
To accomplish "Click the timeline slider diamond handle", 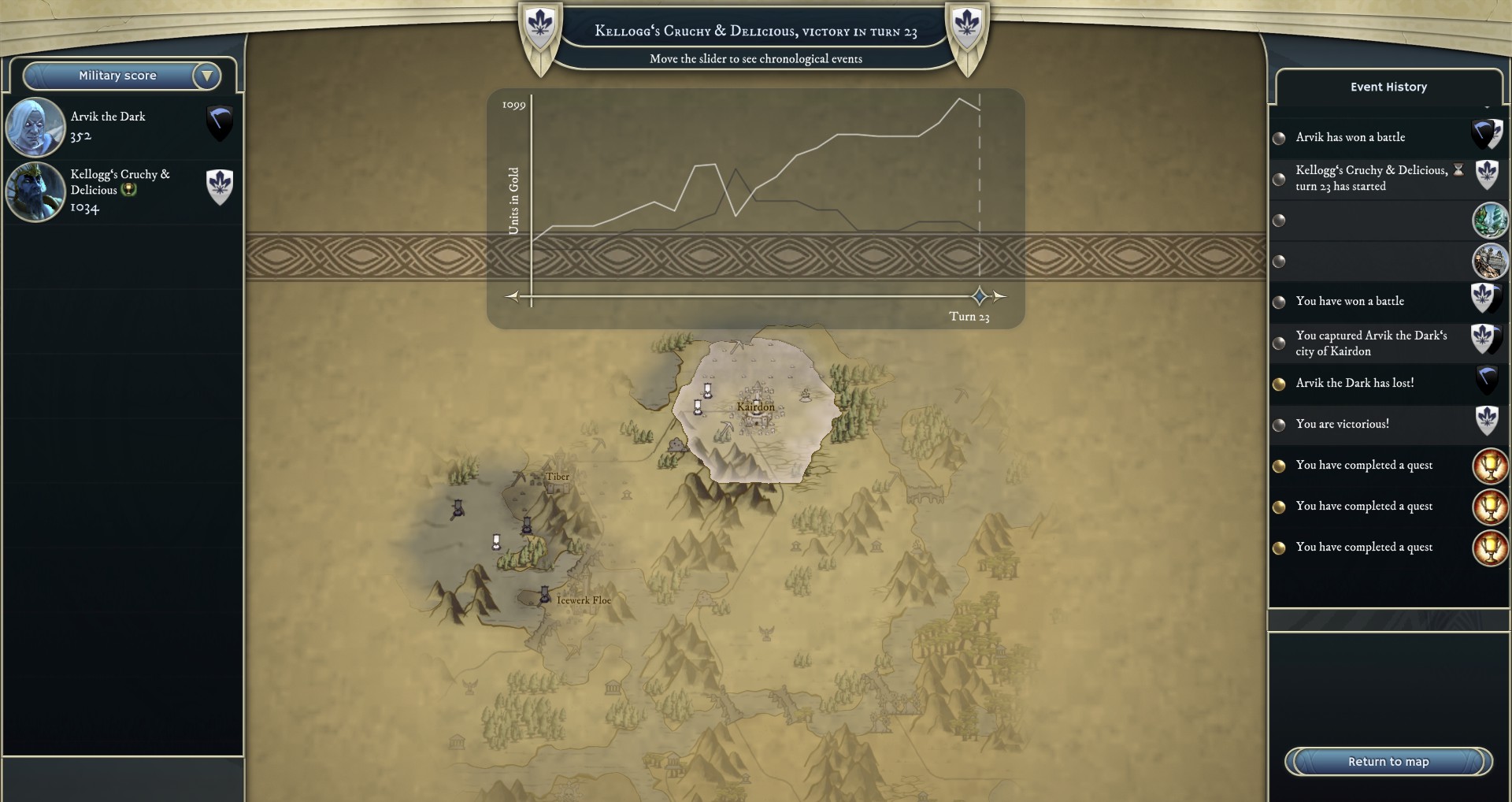I will click(x=980, y=296).
